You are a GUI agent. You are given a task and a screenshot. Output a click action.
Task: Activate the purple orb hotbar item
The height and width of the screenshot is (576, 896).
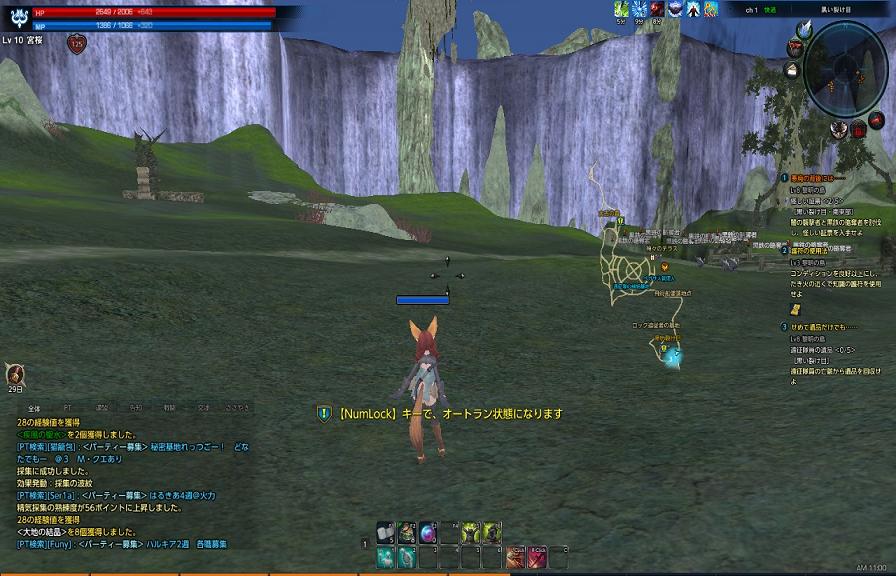(x=427, y=532)
